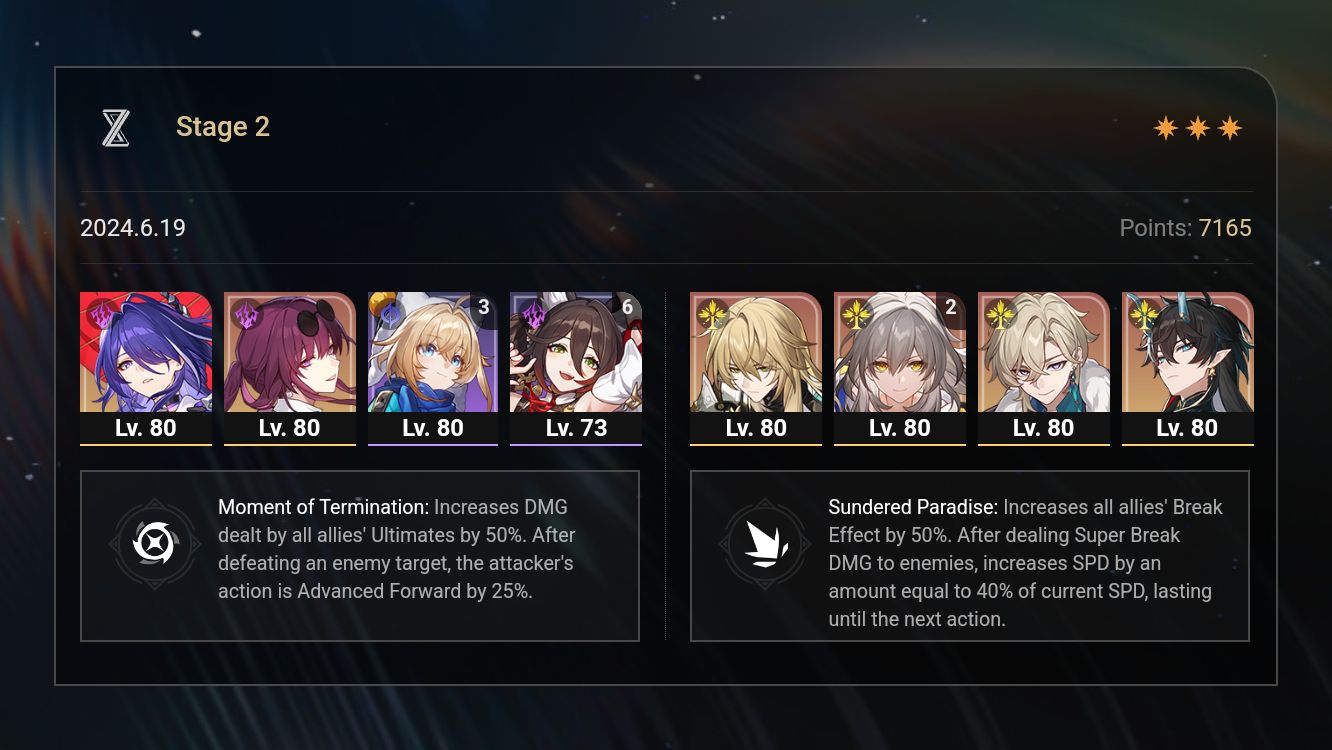Click the date 2024.6.19
Viewport: 1332px width, 750px height.
(132, 228)
